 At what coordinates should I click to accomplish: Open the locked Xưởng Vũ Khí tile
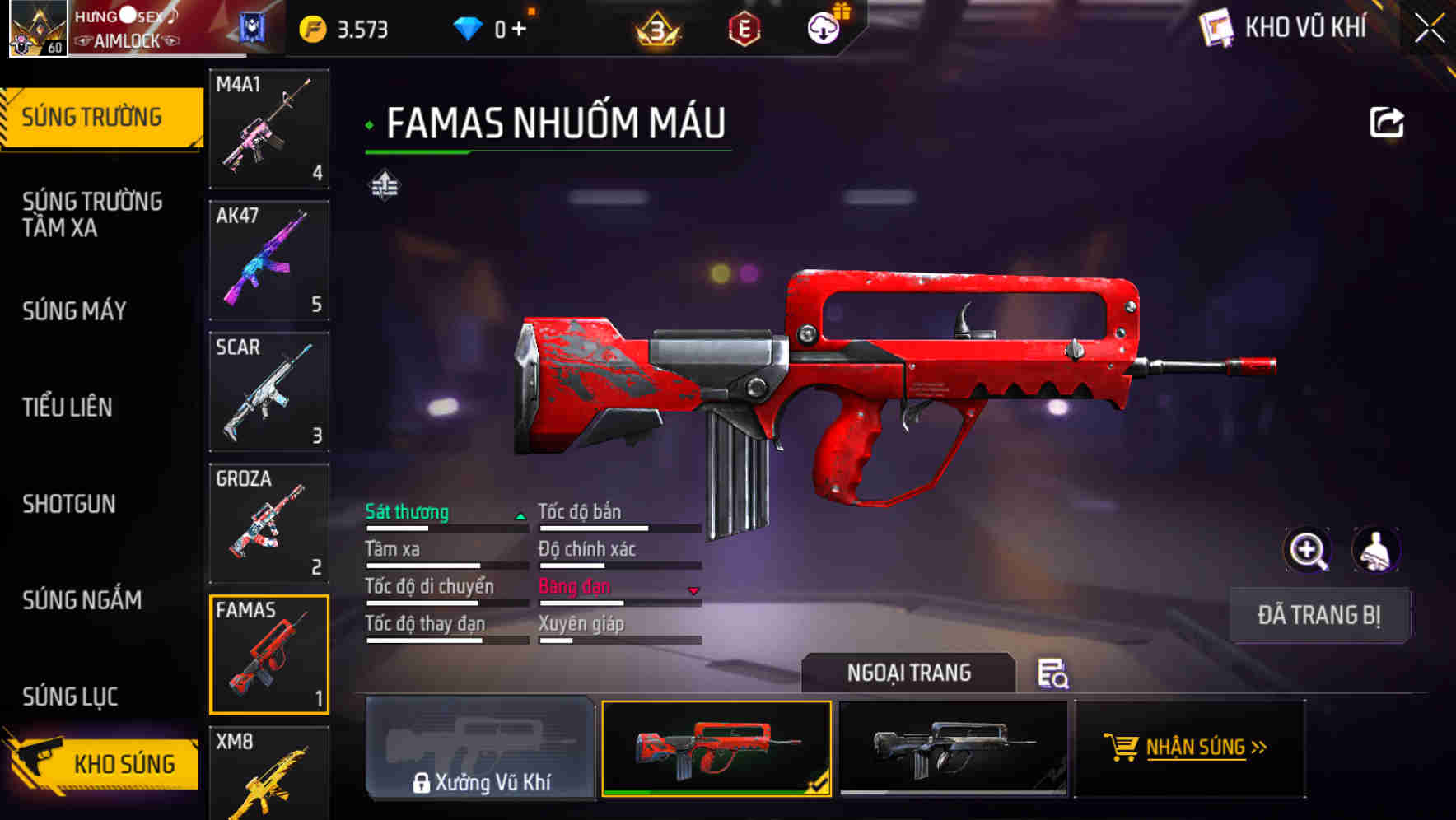[x=480, y=748]
